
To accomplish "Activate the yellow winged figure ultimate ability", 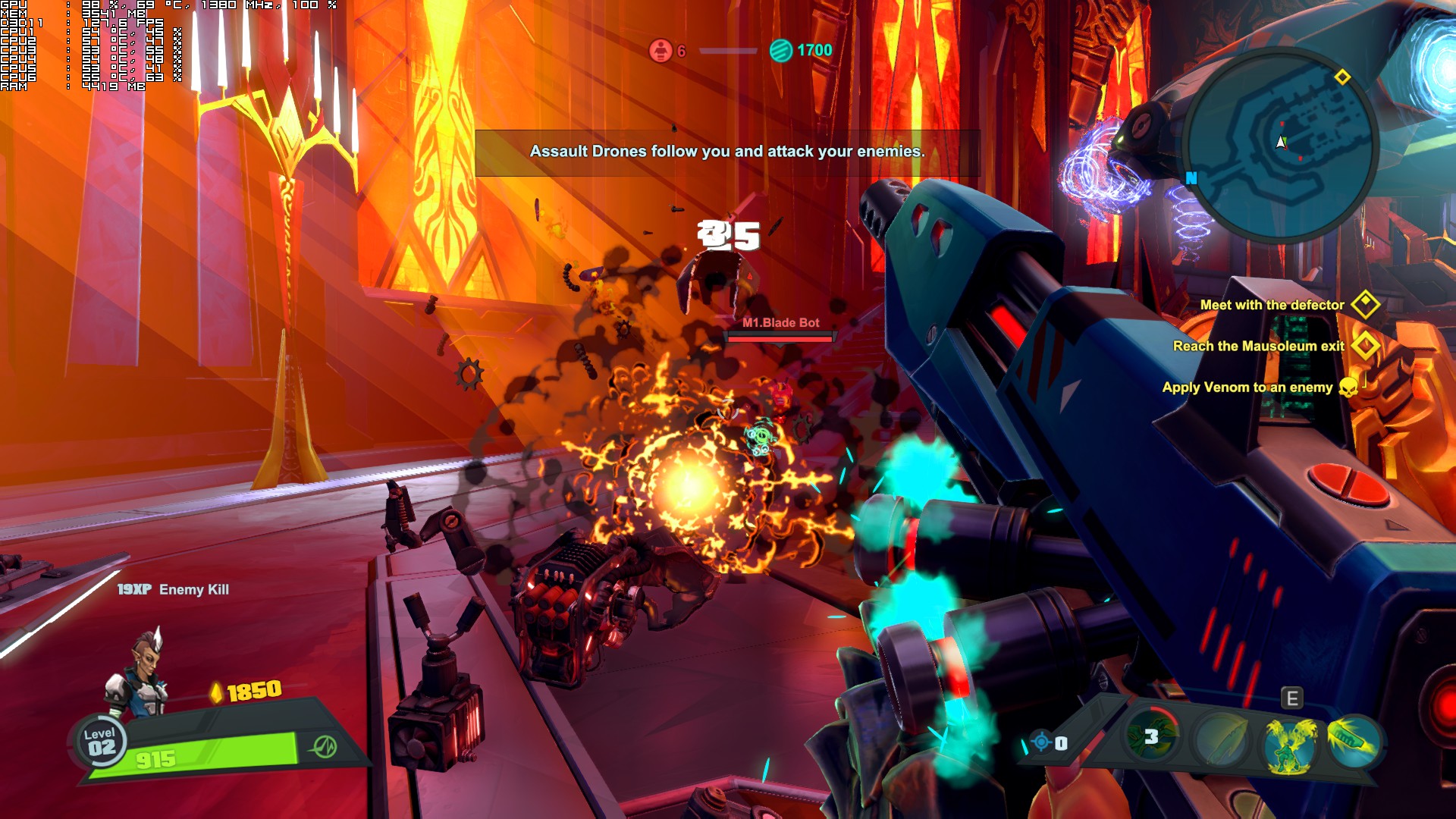I will (1289, 743).
